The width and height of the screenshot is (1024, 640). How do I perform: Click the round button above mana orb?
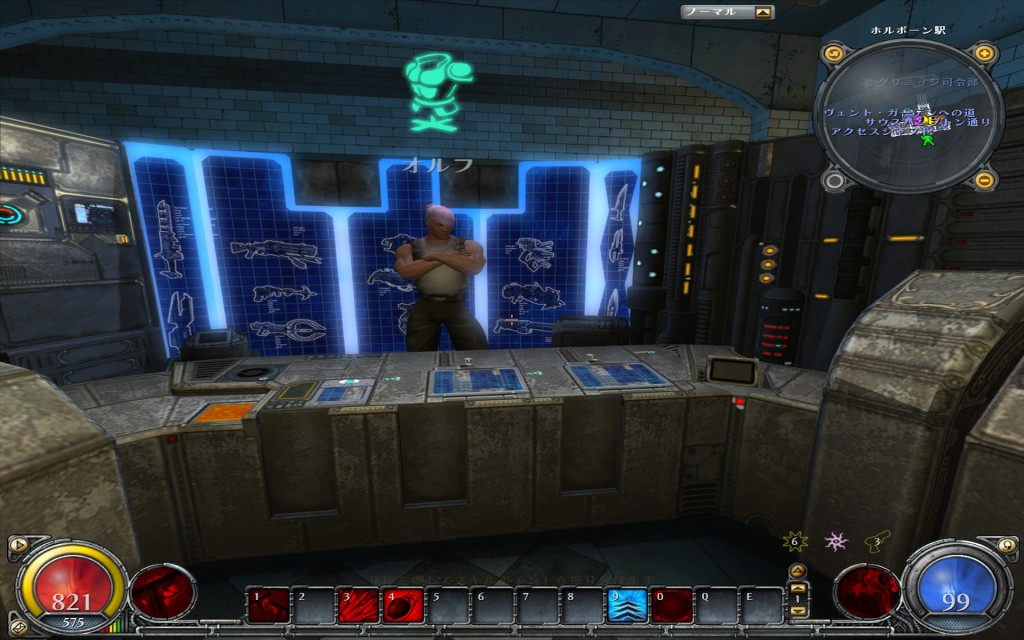point(1007,546)
